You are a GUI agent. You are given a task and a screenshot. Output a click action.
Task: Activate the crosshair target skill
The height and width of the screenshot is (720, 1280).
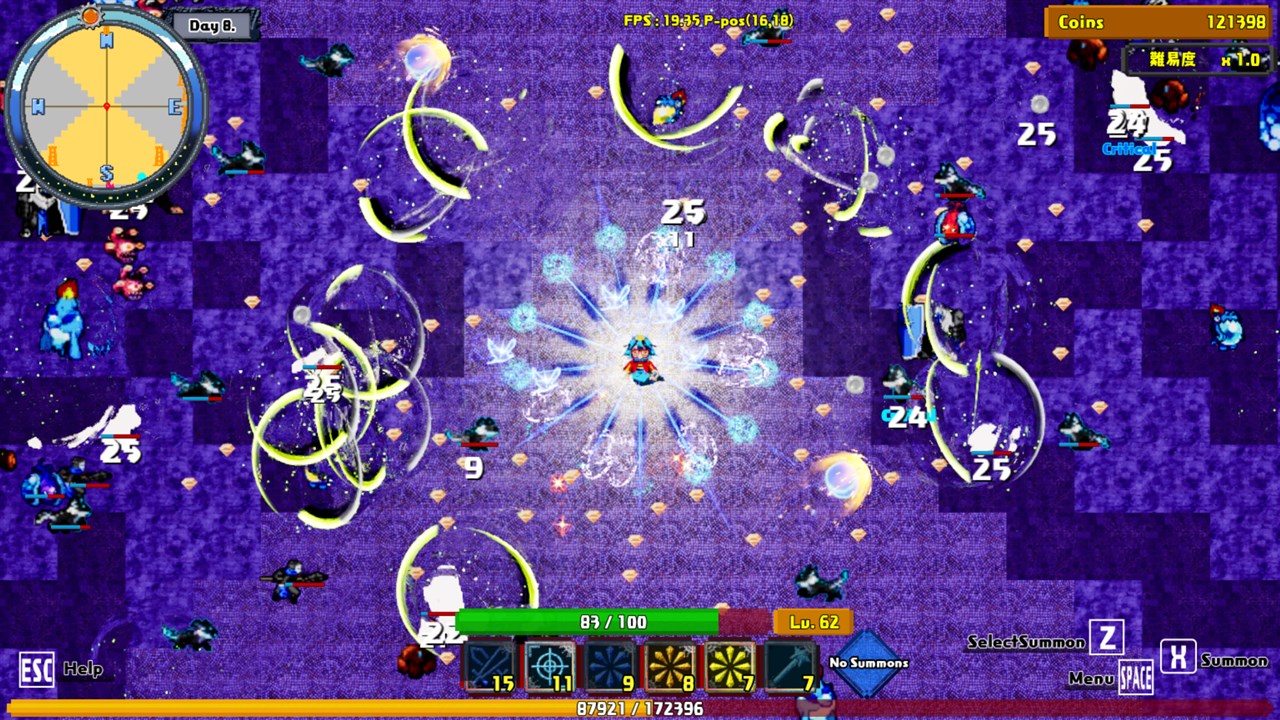coord(549,666)
